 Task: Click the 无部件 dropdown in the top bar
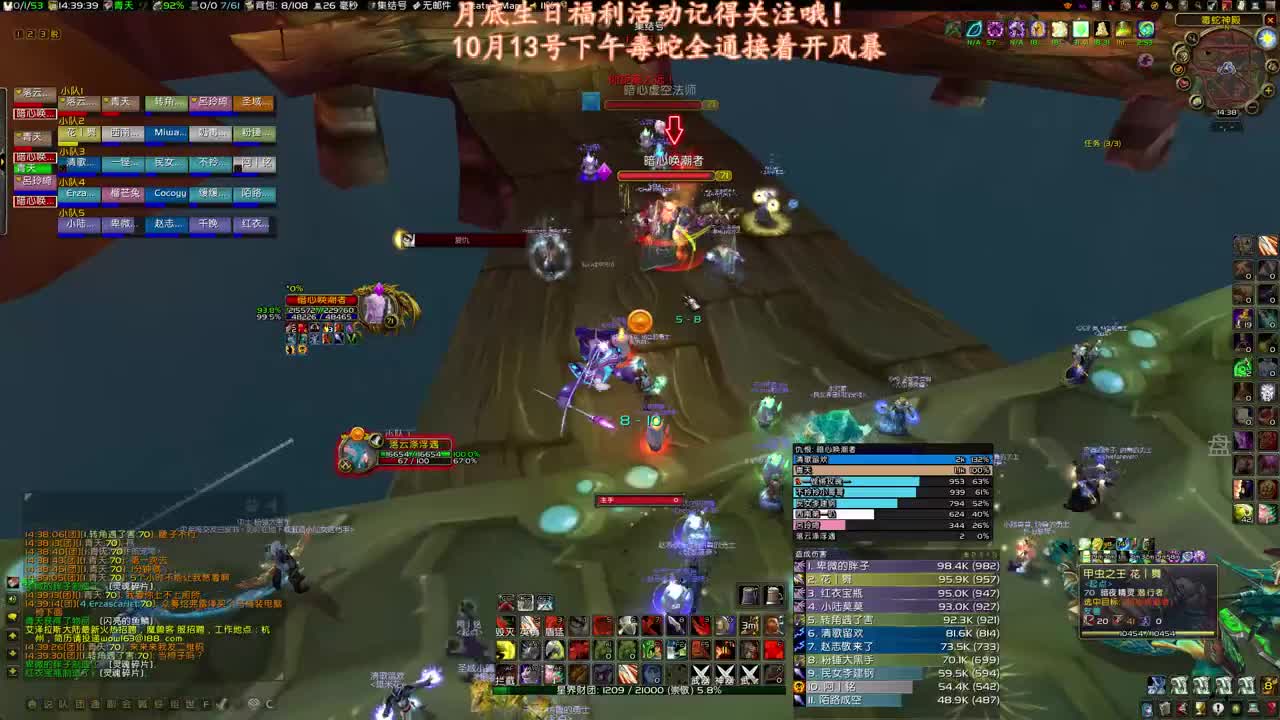click(435, 6)
